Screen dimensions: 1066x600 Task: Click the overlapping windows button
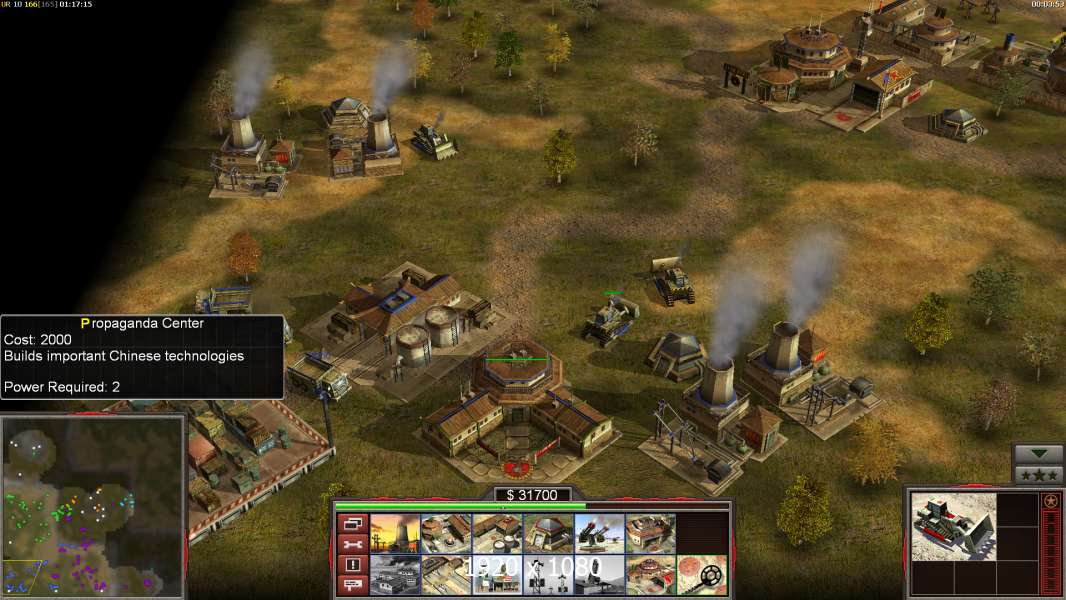point(352,523)
